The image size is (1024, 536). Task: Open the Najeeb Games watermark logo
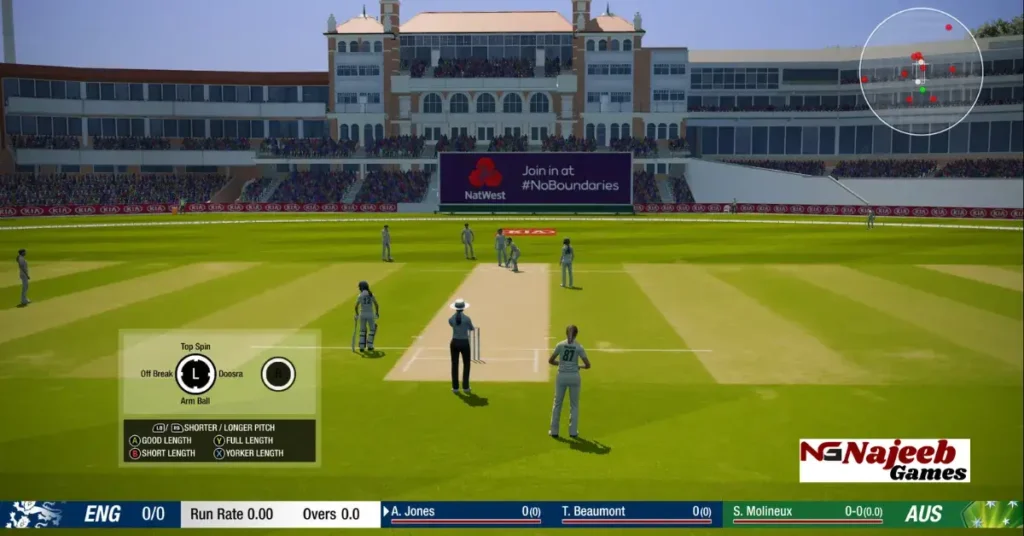(884, 460)
